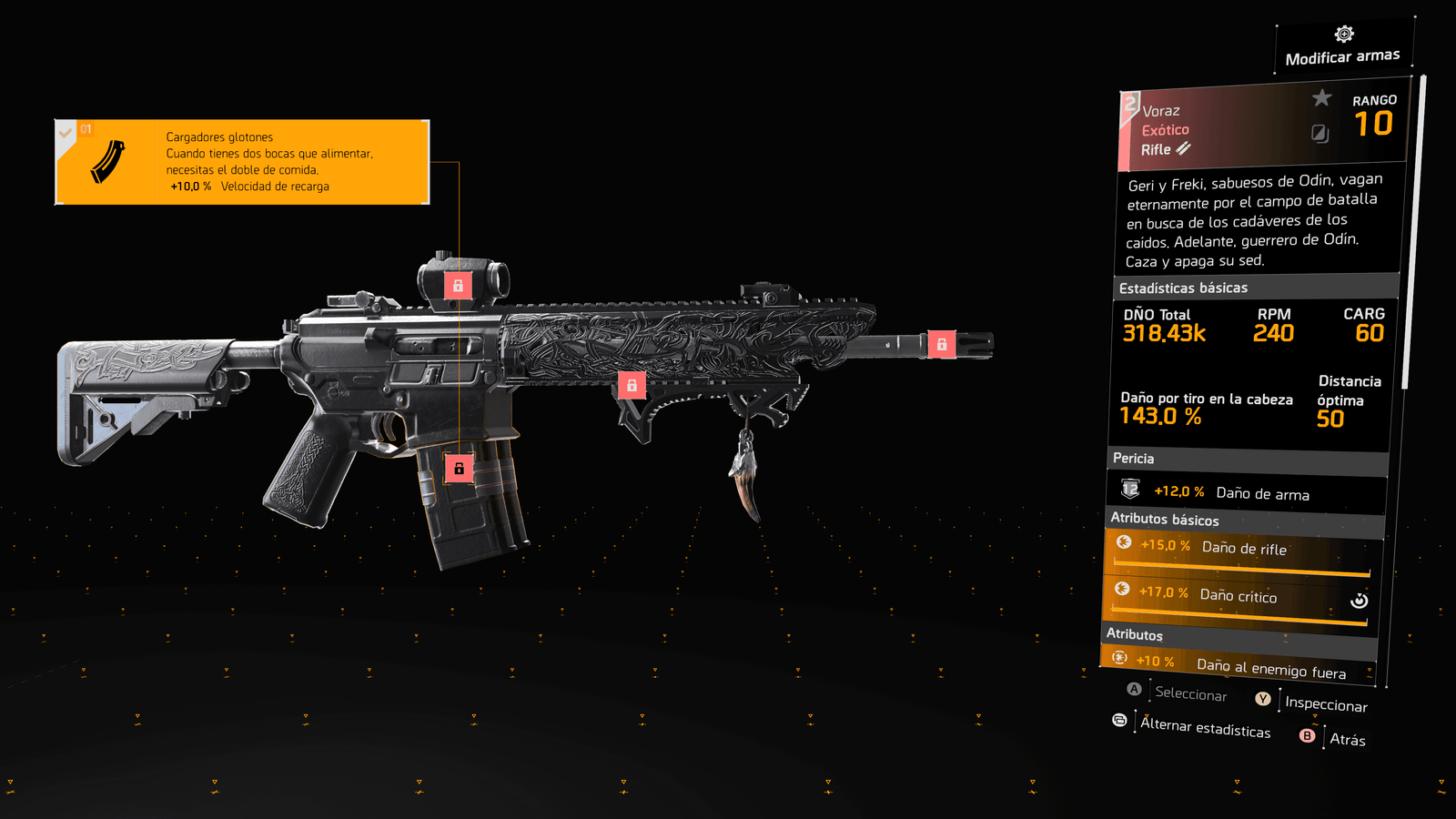Select the Cargadores glotones talent card
This screenshot has width=1456, height=819.
pos(242,162)
